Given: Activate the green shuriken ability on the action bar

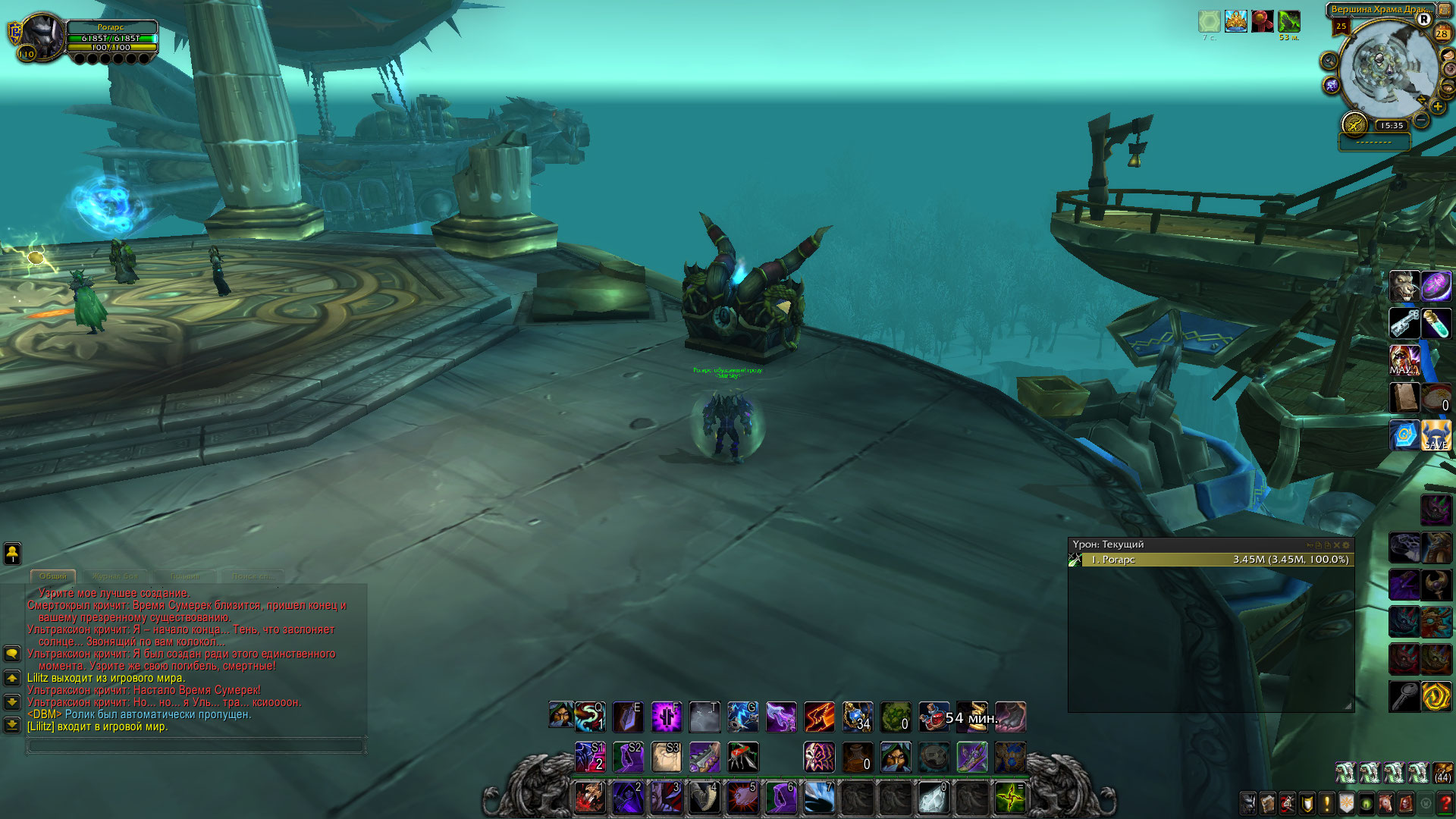Looking at the screenshot, I should [x=1010, y=798].
